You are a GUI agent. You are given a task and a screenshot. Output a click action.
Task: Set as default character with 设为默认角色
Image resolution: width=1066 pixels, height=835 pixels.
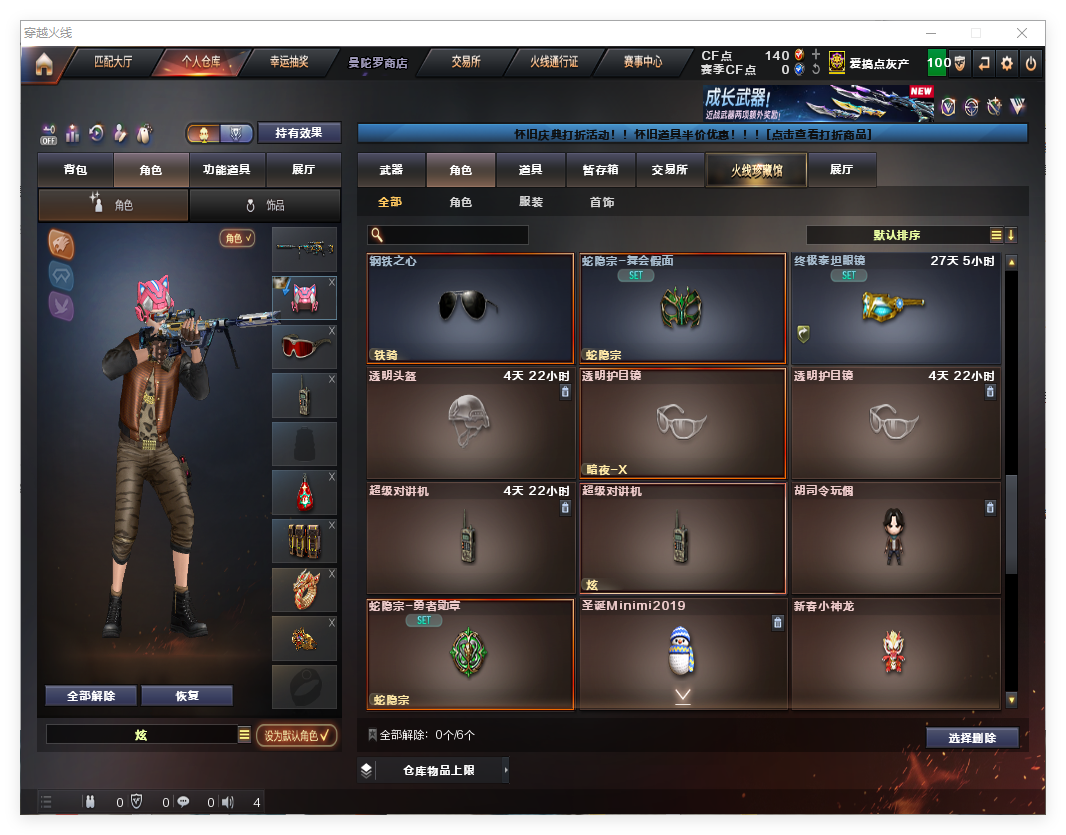coord(296,736)
